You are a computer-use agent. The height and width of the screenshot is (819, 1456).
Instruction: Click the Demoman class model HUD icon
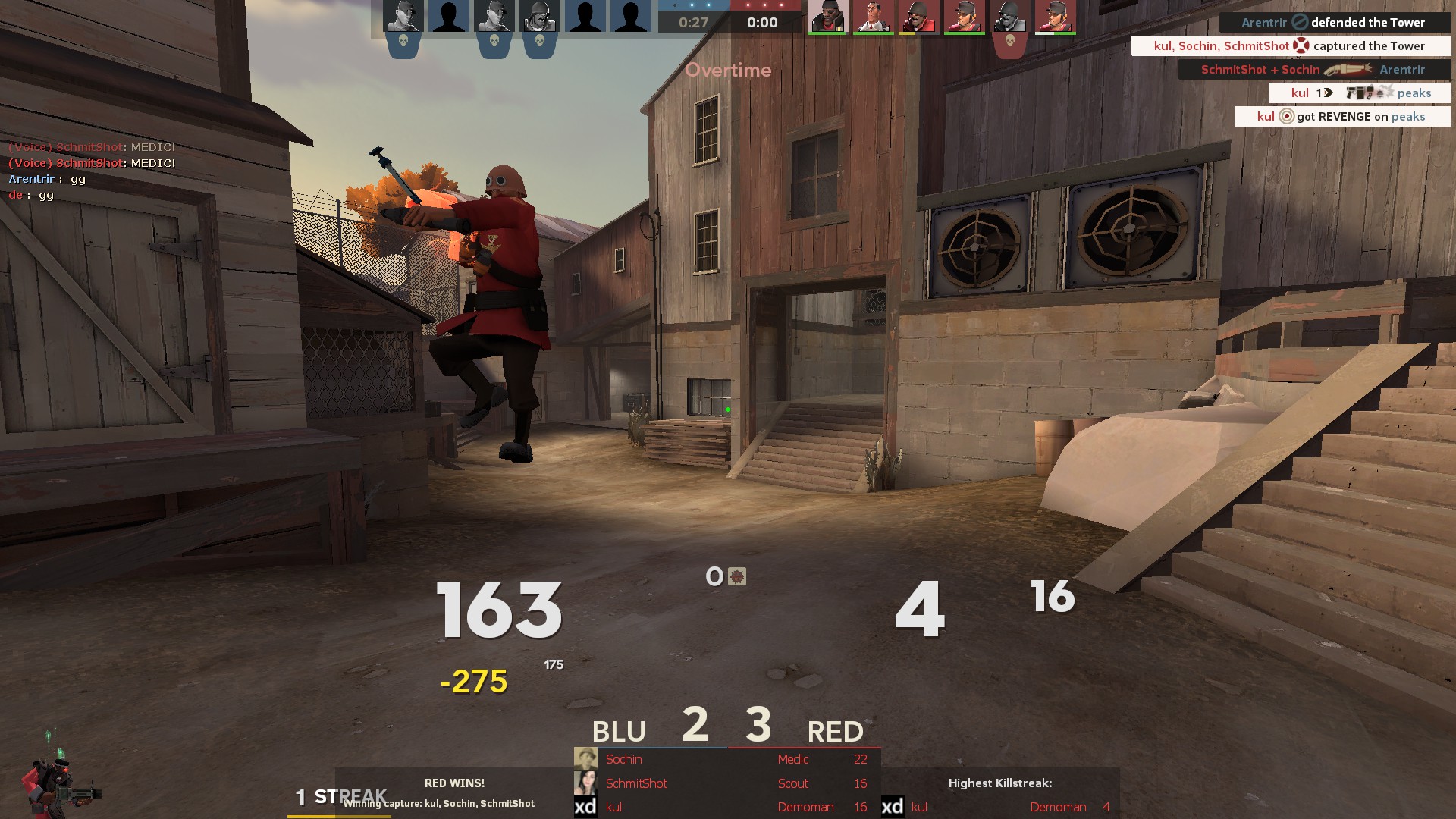(x=57, y=781)
